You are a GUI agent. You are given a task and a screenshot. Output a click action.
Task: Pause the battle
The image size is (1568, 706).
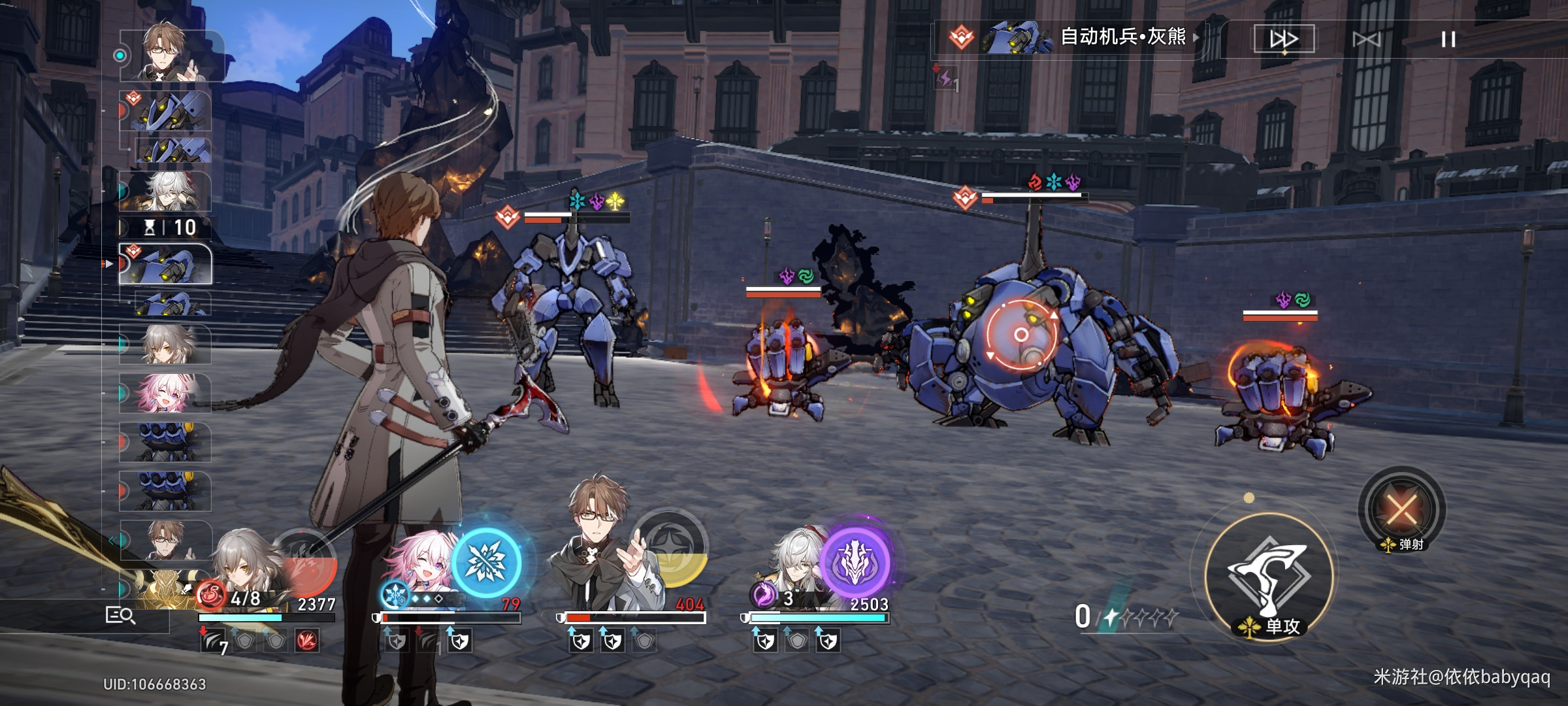pos(1448,39)
